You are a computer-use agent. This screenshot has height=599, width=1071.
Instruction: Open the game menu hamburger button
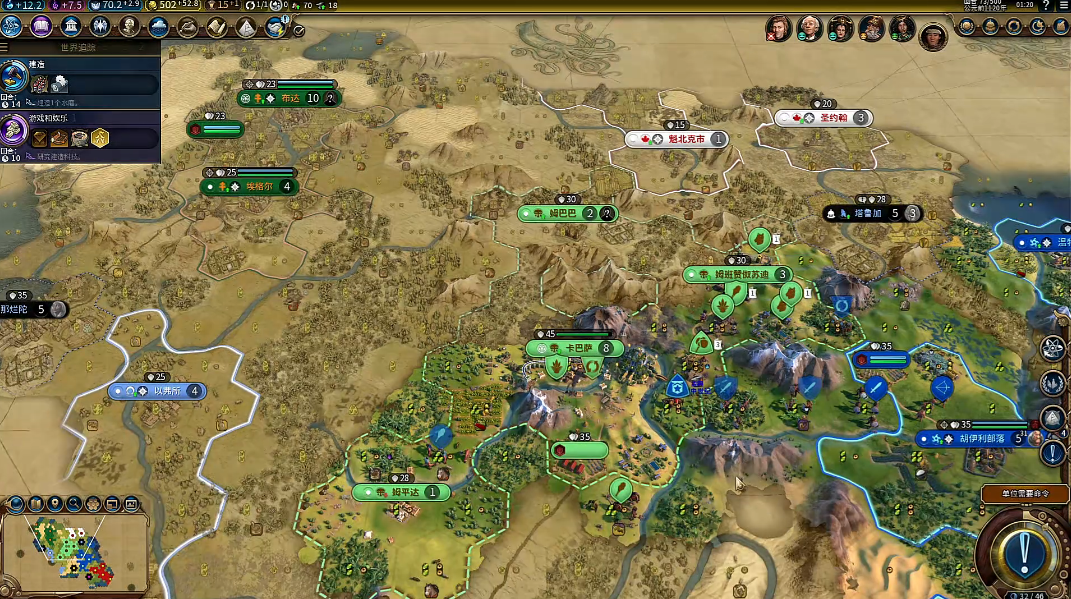click(1061, 5)
